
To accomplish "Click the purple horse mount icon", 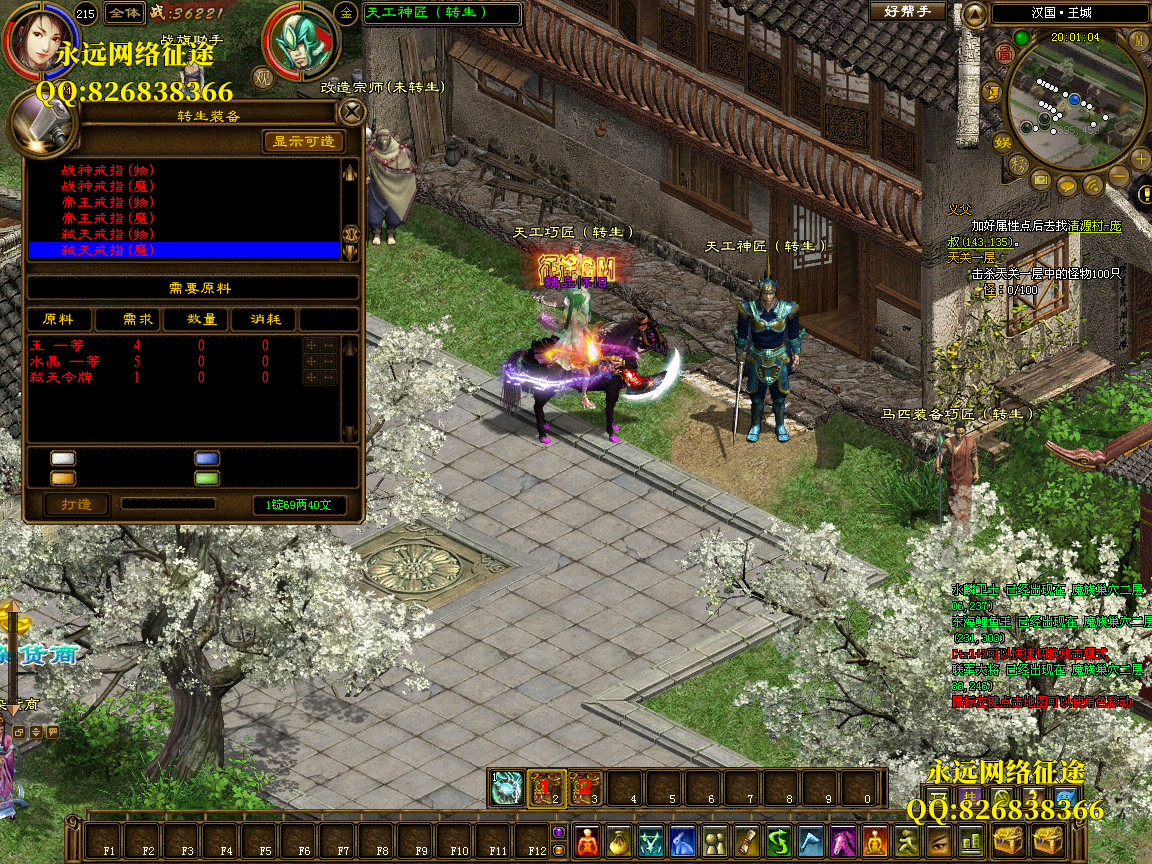I will (x=842, y=841).
